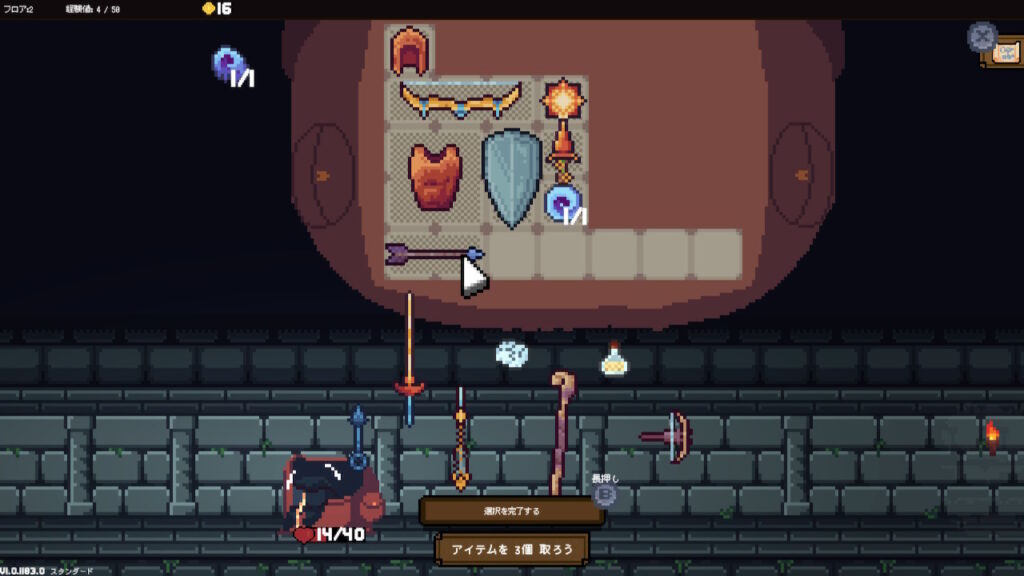
Task: Select the arrow in the backpack
Action: (x=434, y=254)
